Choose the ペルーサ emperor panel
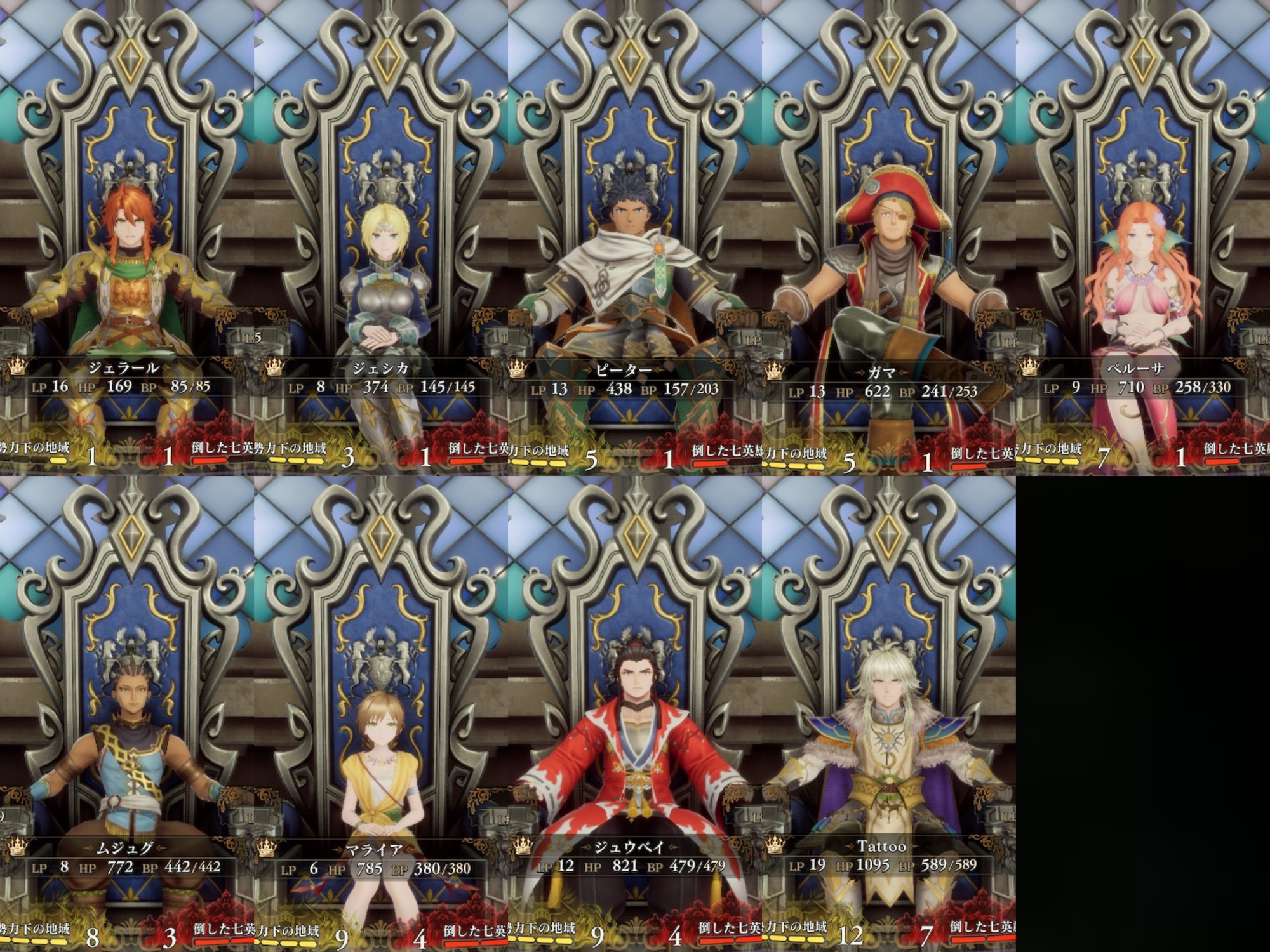The height and width of the screenshot is (952, 1270). [1143, 238]
